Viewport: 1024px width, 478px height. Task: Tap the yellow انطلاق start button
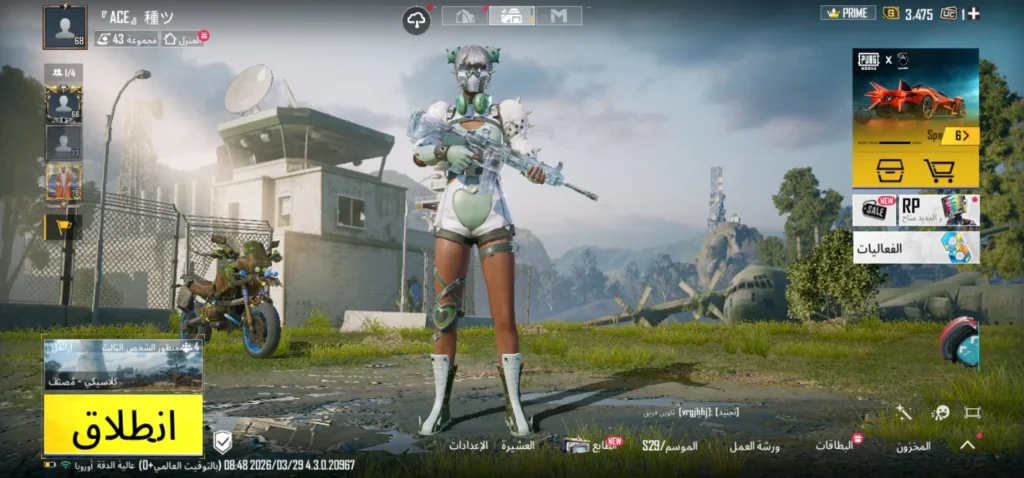tap(123, 425)
